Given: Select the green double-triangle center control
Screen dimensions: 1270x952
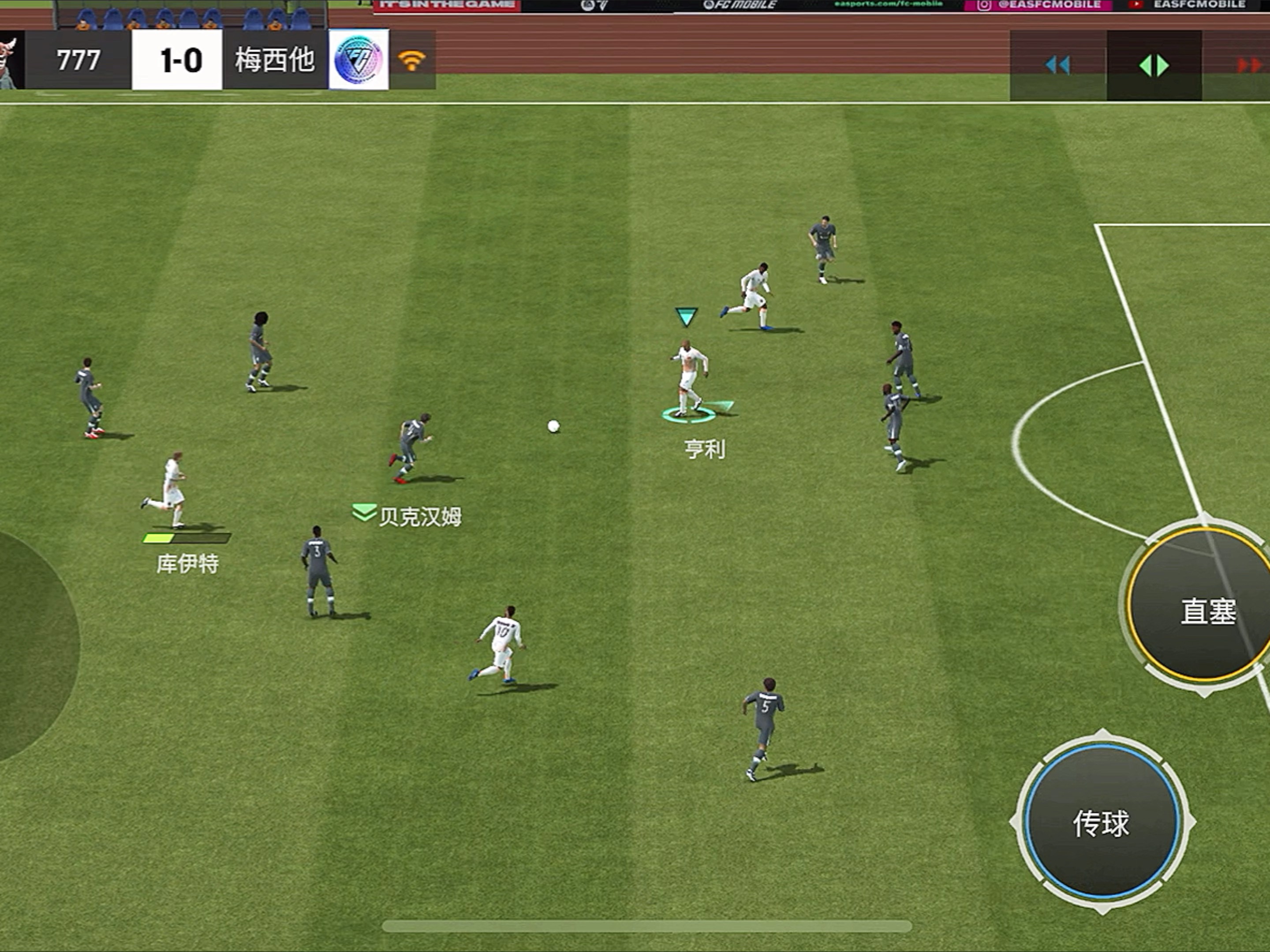Looking at the screenshot, I should (1154, 65).
